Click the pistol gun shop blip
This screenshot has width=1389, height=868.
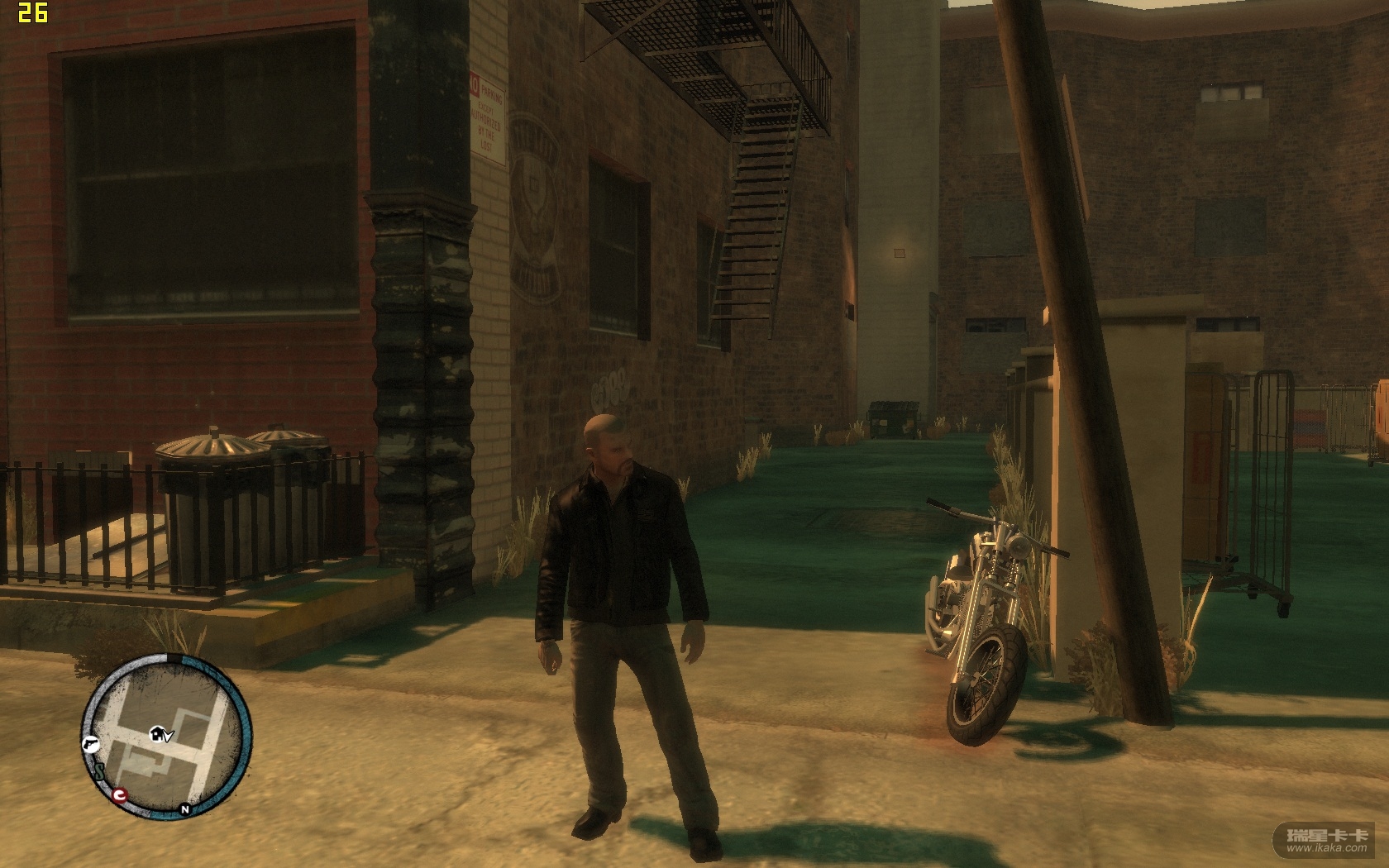pos(90,742)
